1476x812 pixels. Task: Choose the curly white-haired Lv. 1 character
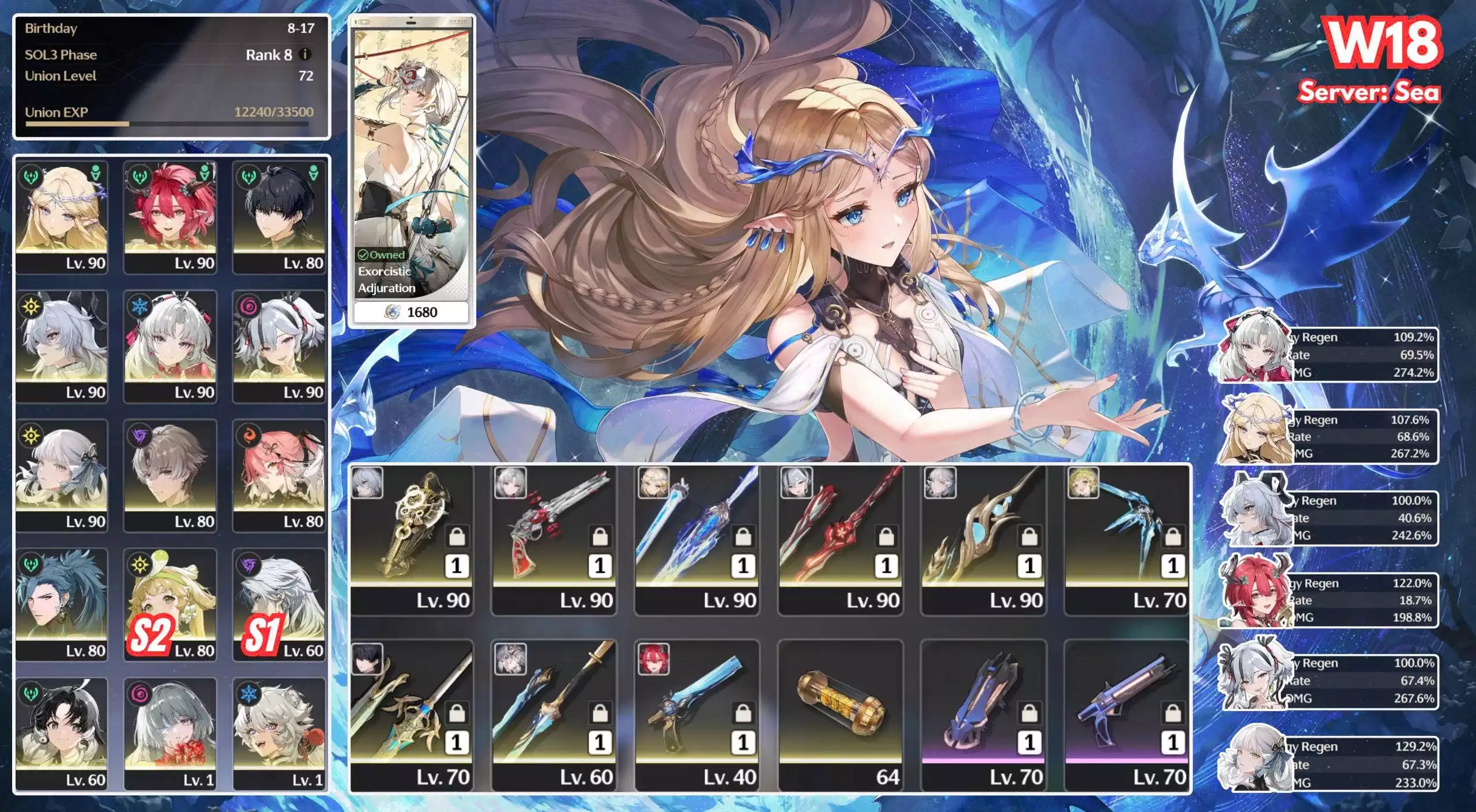[x=280, y=732]
